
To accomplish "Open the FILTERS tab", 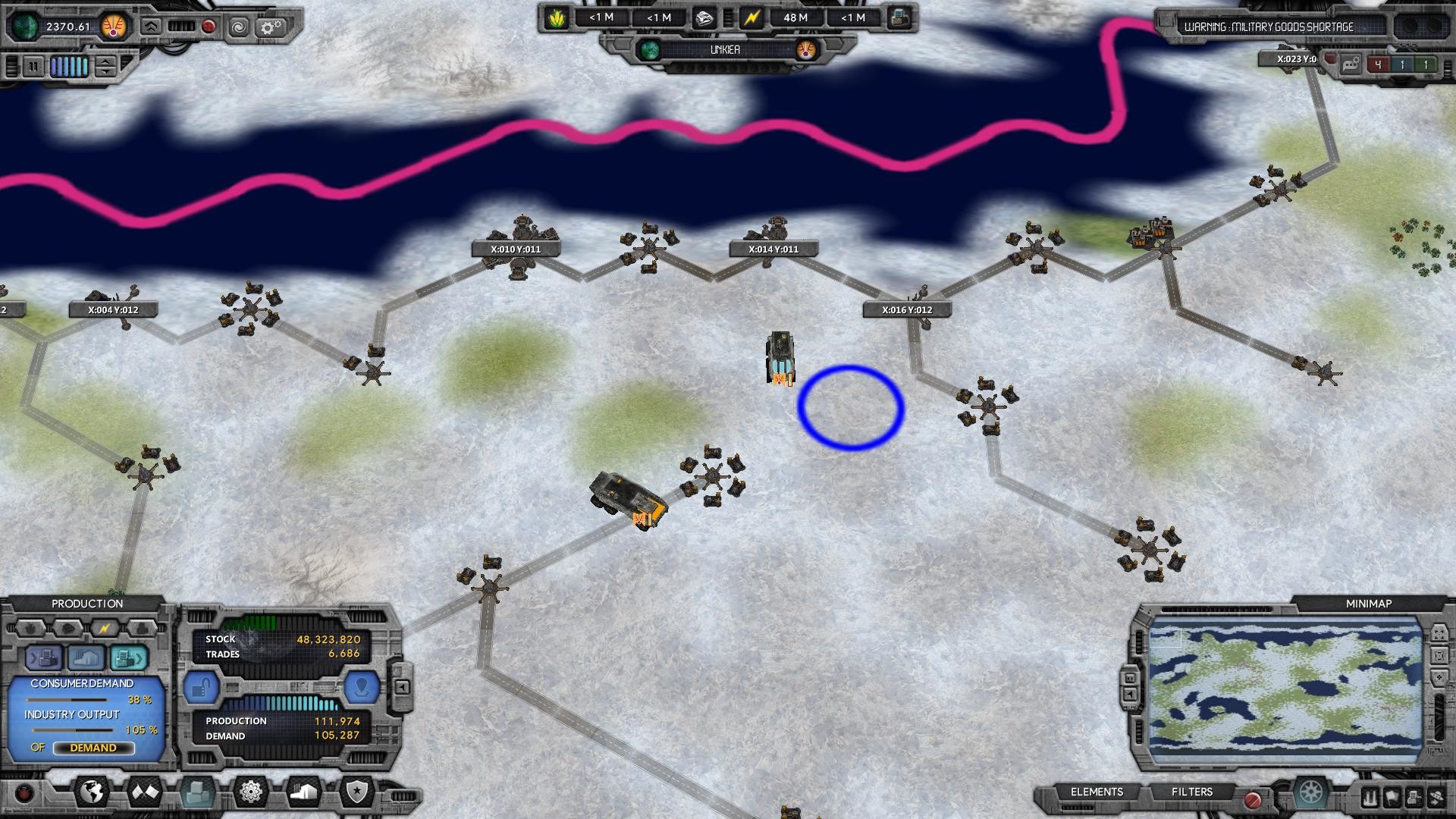I will pyautogui.click(x=1193, y=792).
